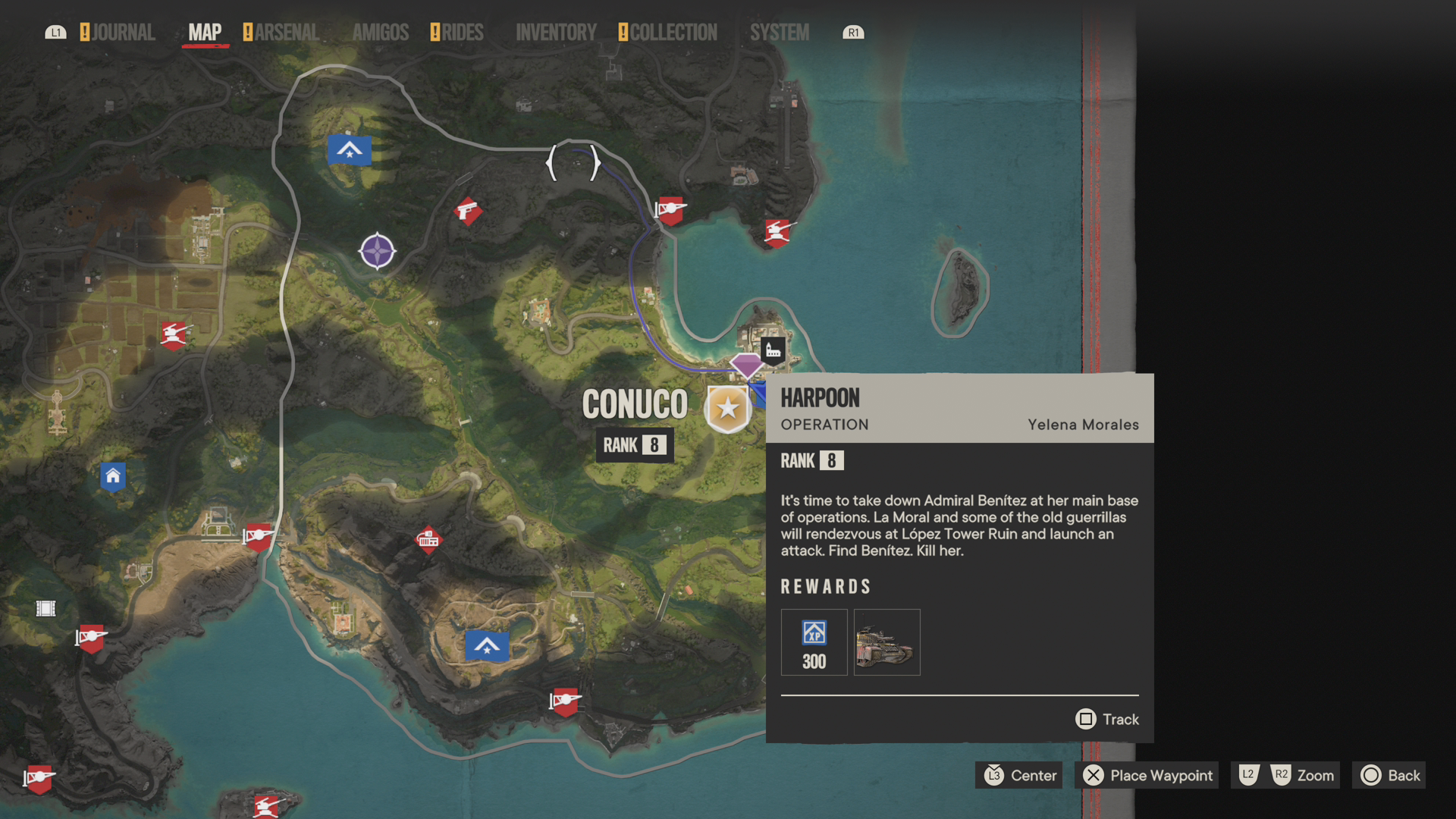The height and width of the screenshot is (819, 1456).
Task: Open the SYSTEM menu
Action: click(x=779, y=32)
